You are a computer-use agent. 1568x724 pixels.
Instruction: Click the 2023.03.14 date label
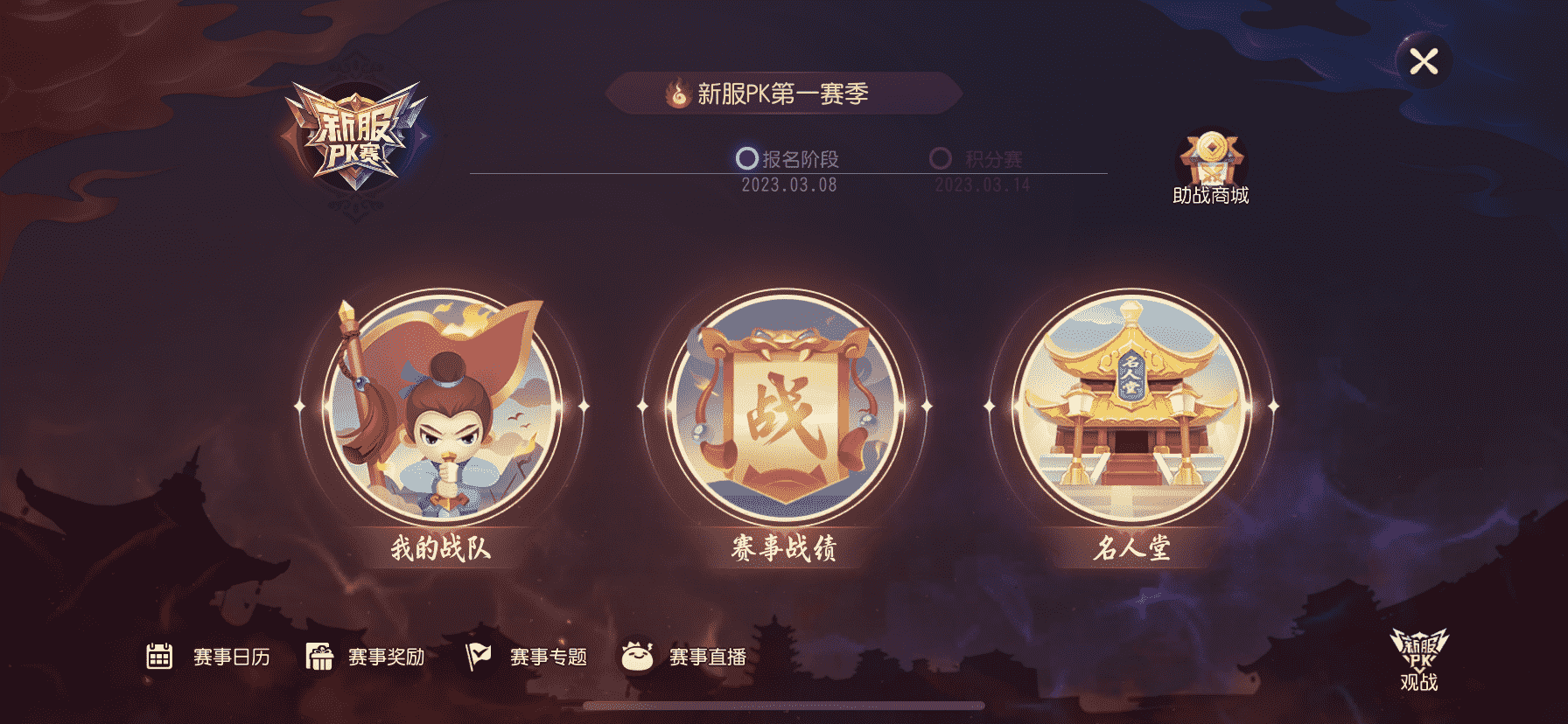coord(982,184)
